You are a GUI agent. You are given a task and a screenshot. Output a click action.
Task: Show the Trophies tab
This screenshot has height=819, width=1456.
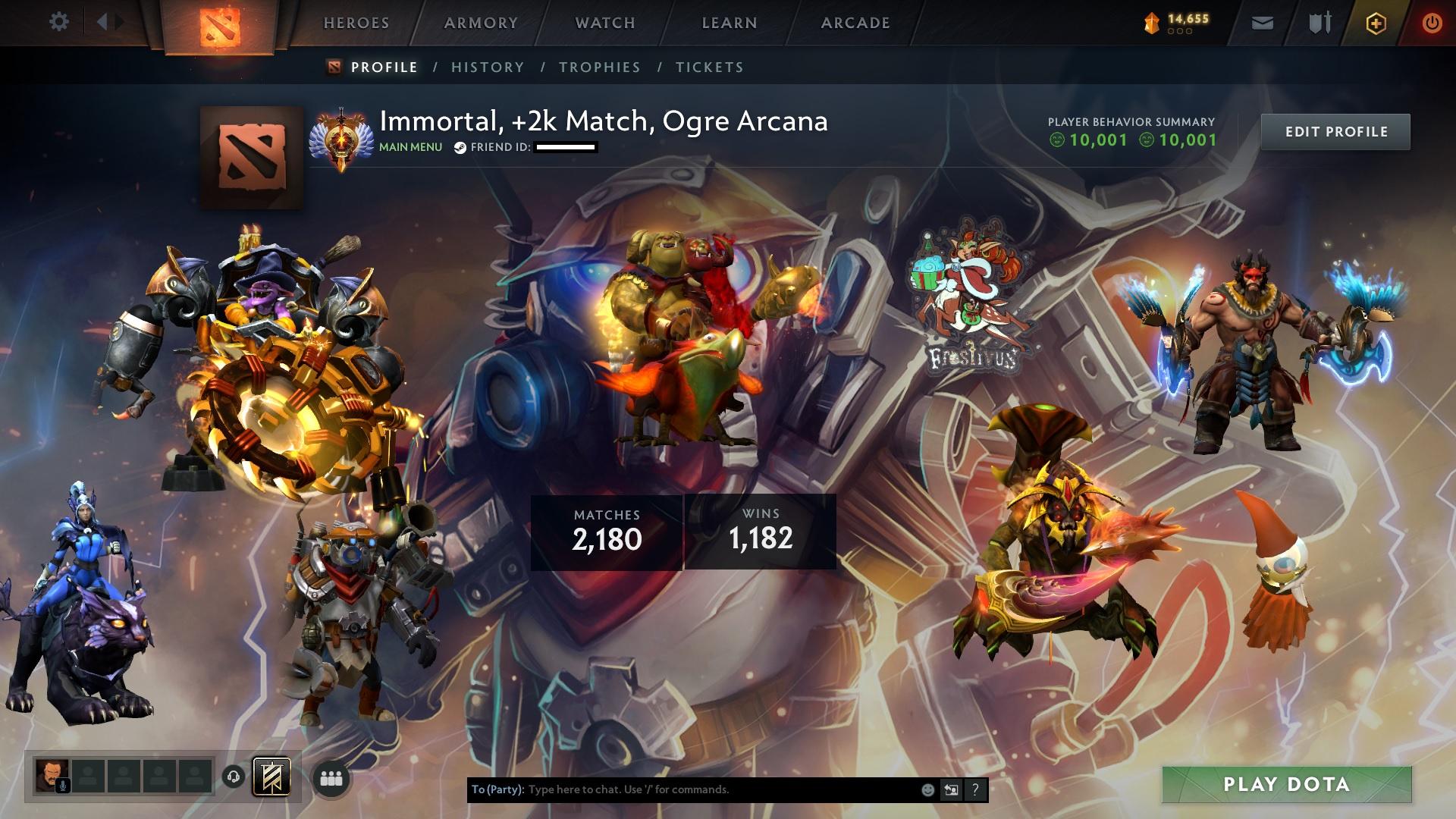600,67
